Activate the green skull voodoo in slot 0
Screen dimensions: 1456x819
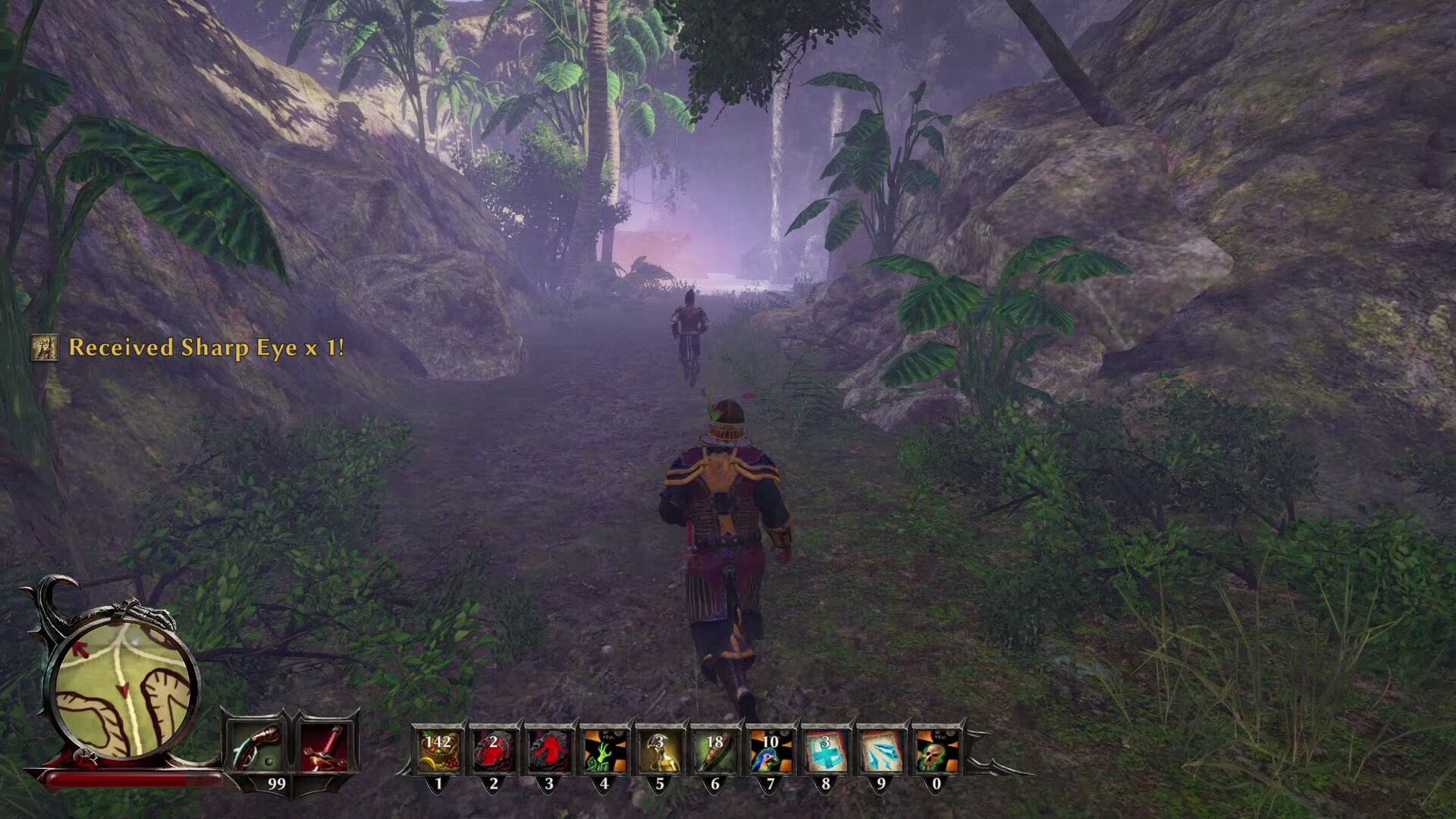click(937, 750)
